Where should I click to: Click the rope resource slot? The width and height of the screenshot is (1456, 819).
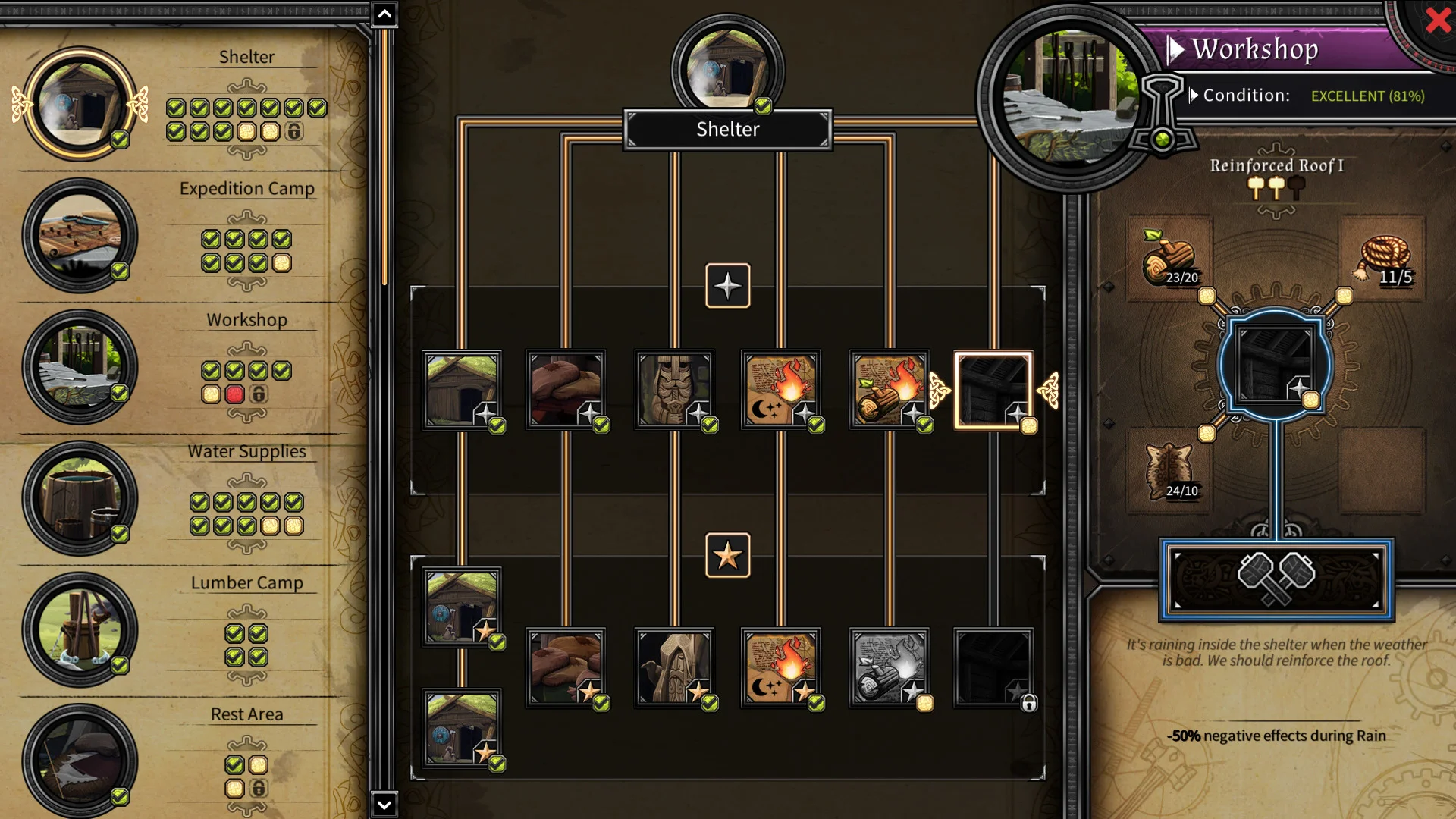tap(1383, 259)
